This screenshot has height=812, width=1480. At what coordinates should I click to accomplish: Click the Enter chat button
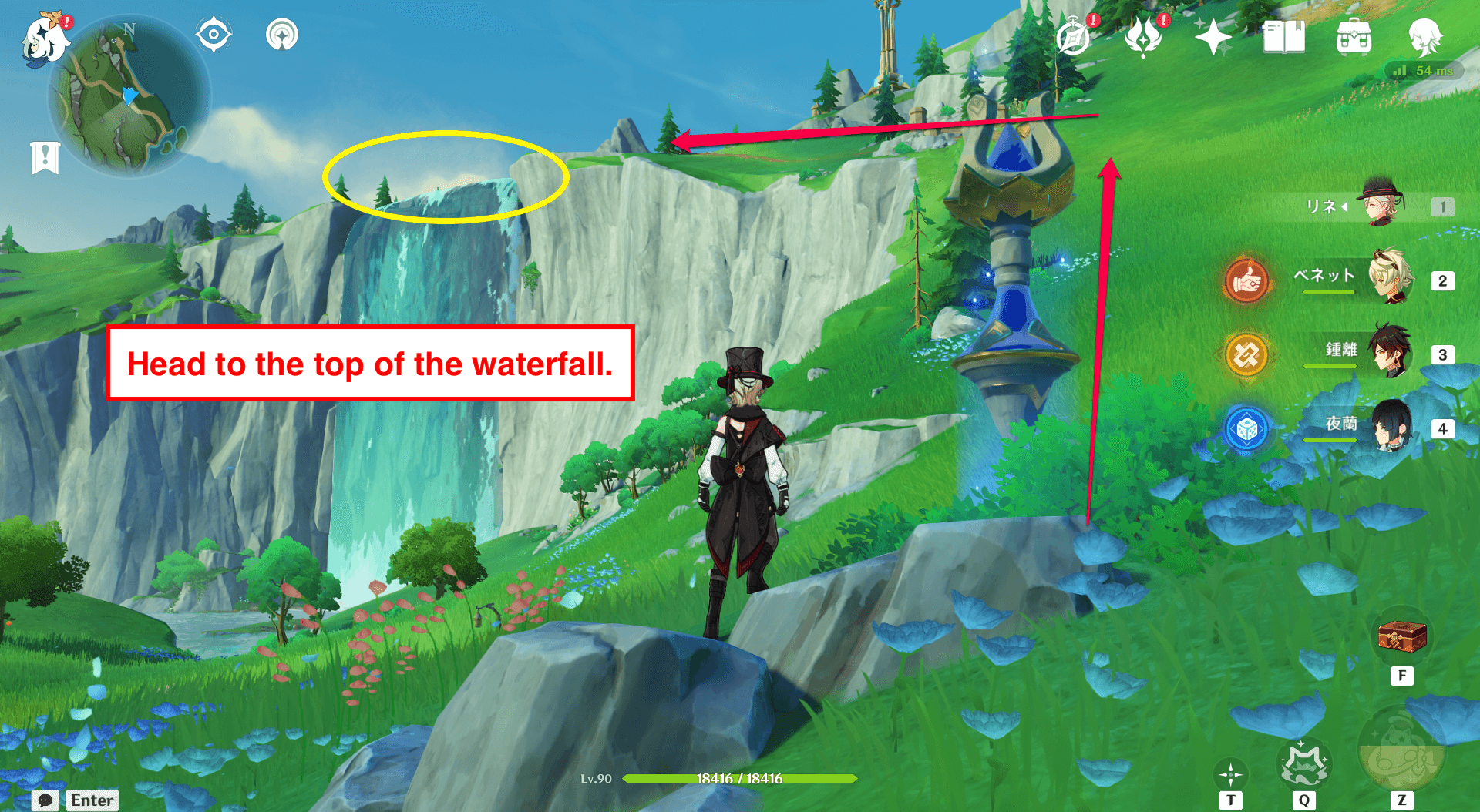coord(92,800)
